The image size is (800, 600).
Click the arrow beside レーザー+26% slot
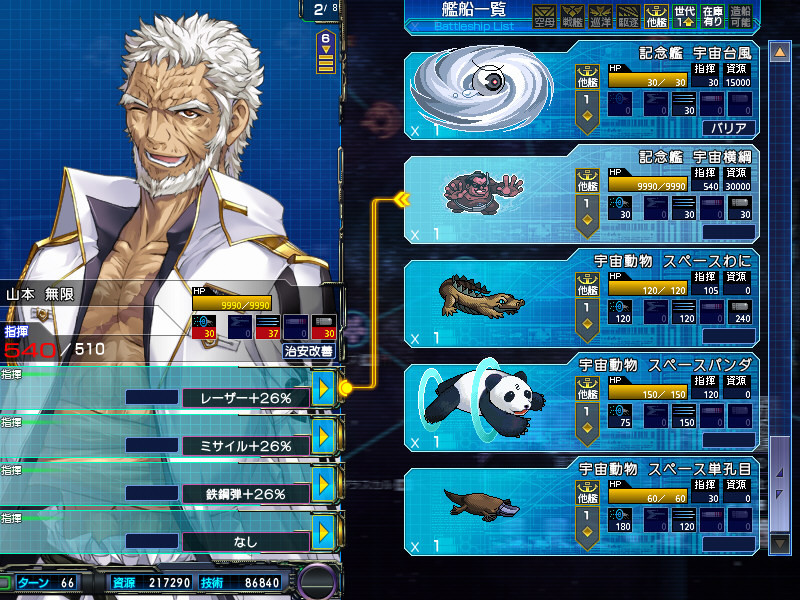(323, 389)
